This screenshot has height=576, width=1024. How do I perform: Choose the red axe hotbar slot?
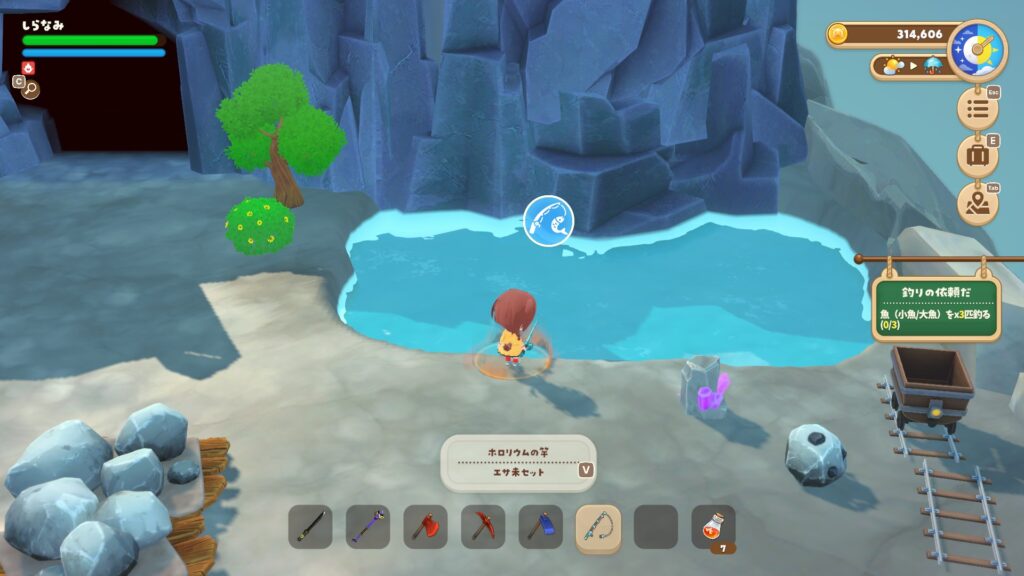[426, 526]
